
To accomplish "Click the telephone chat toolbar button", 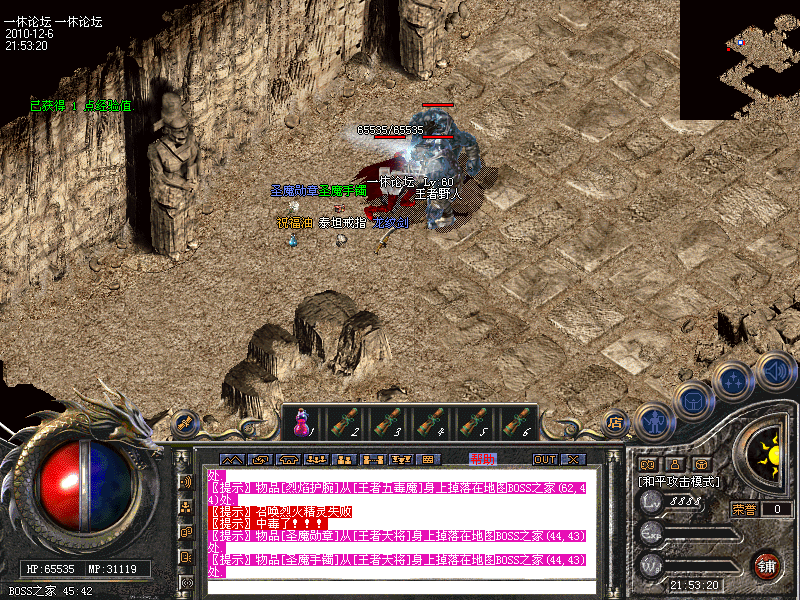I will 289,459.
